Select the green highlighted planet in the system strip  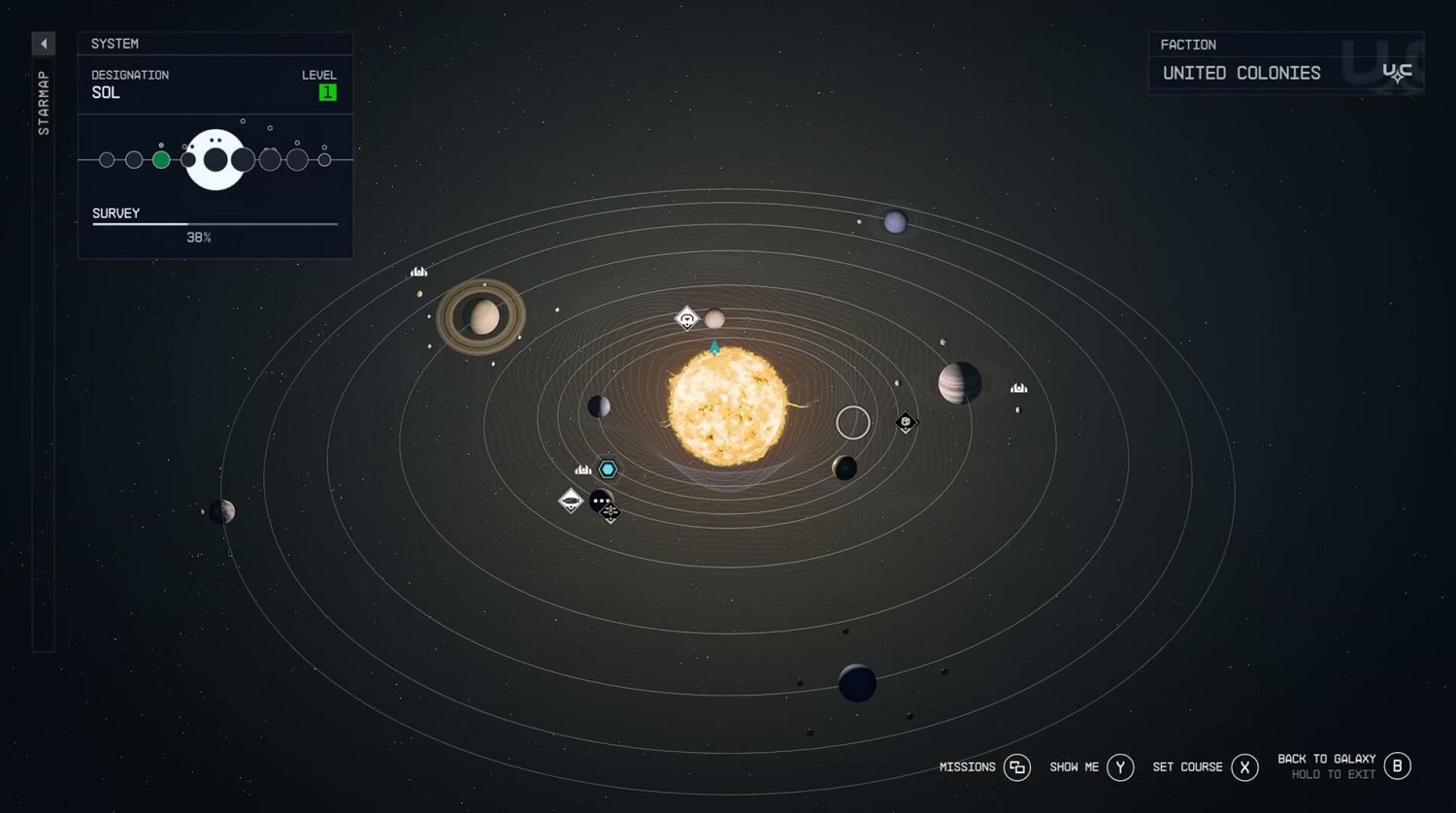[x=162, y=158]
